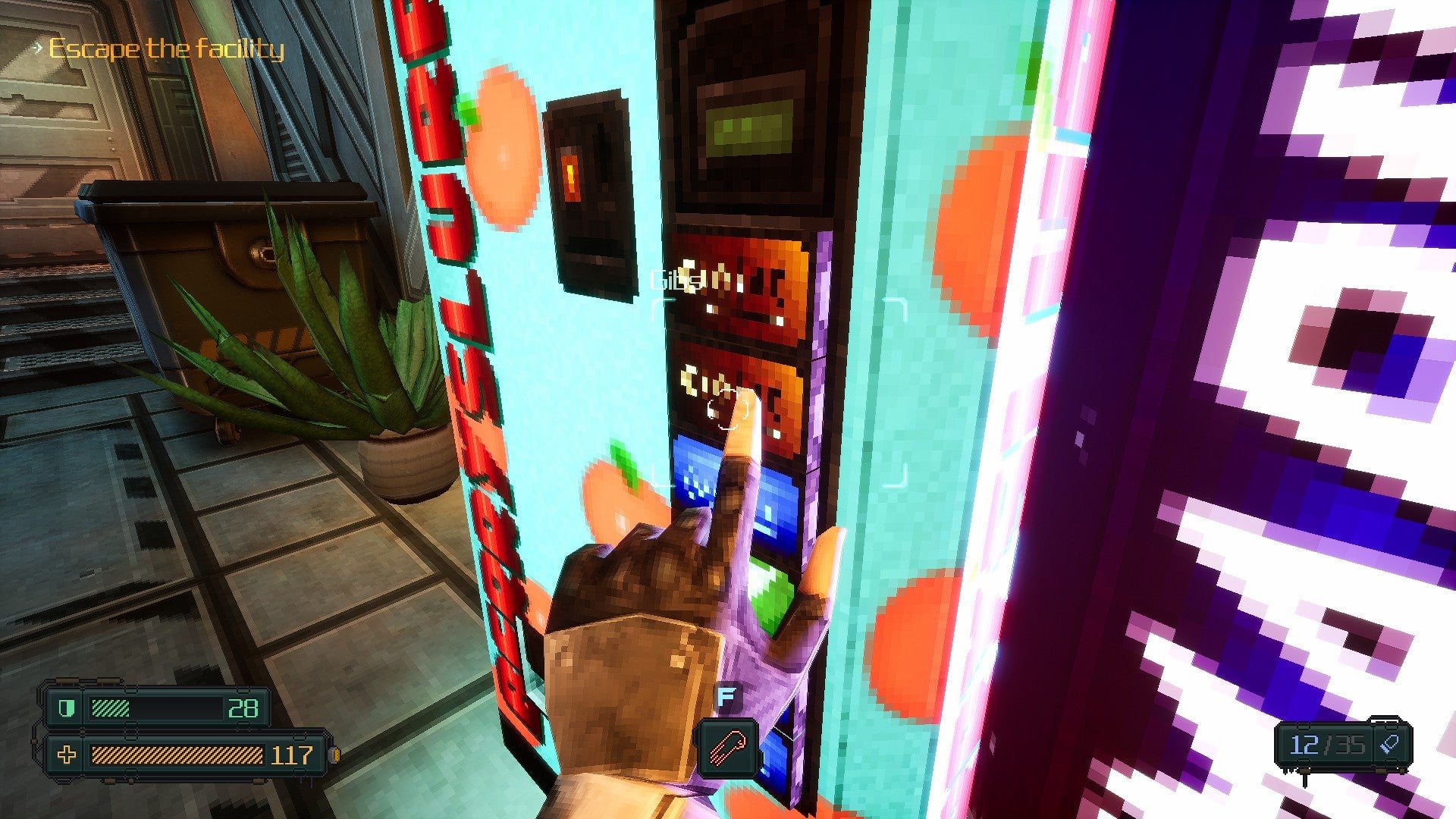Click the objective arrow before Escape the facility
The width and height of the screenshot is (1456, 819).
(36, 48)
